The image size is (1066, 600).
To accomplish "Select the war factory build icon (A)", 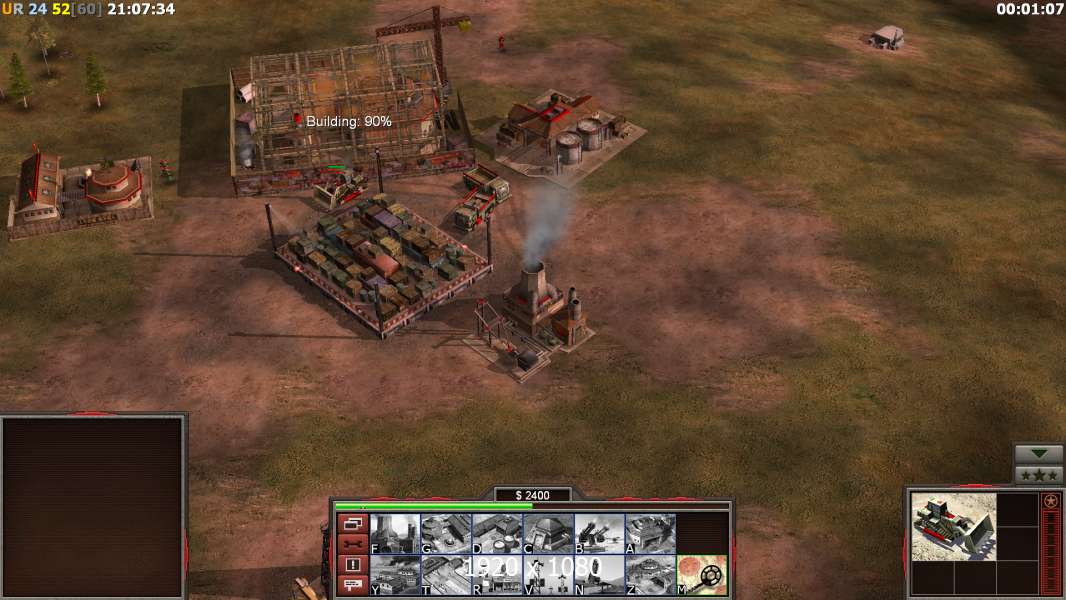I will (650, 534).
